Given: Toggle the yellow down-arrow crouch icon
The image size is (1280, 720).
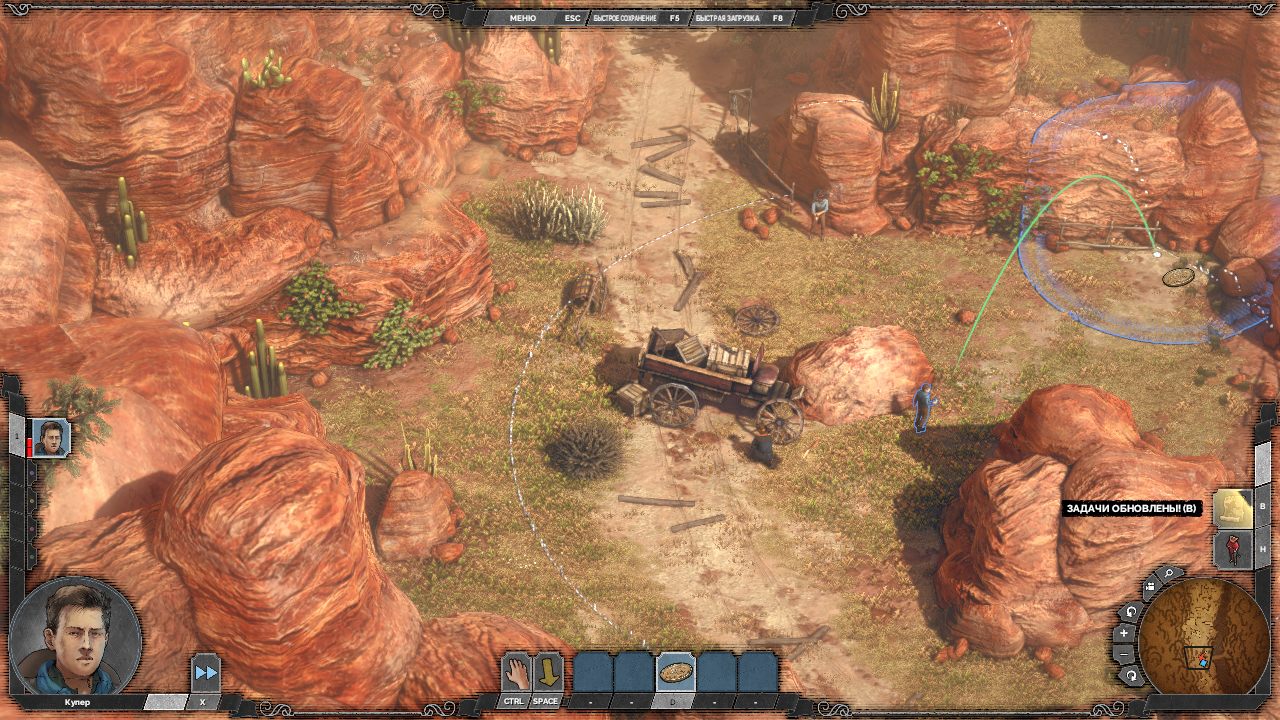Looking at the screenshot, I should coord(547,672).
